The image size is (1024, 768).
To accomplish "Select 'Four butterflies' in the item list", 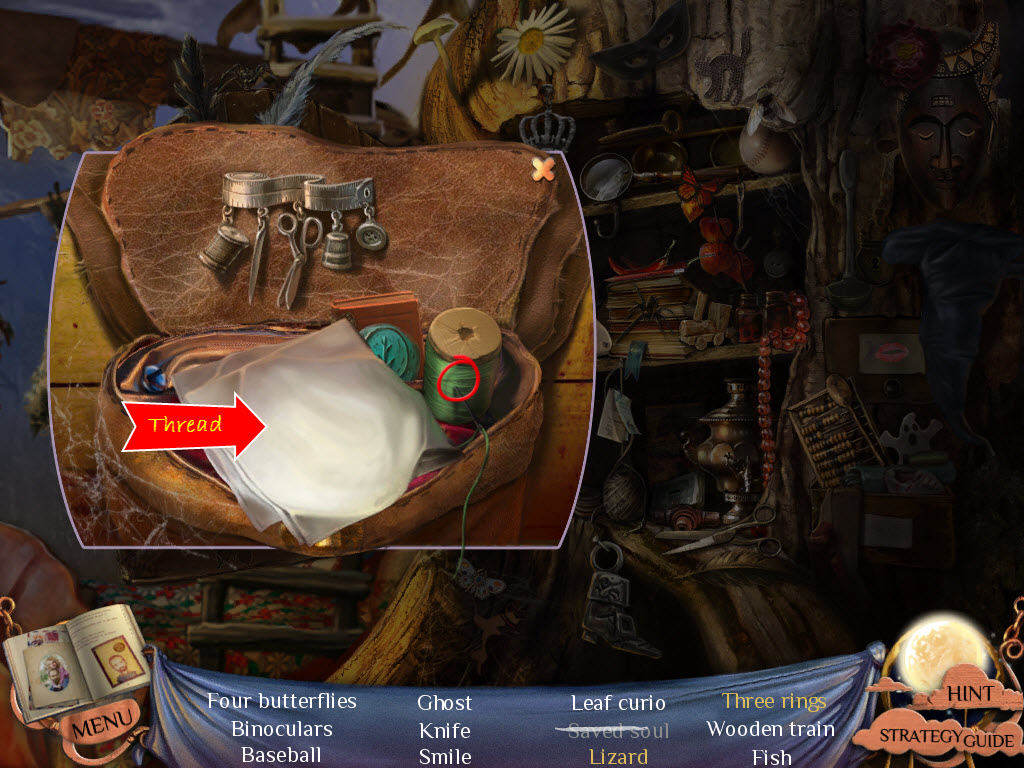I will pos(282,701).
